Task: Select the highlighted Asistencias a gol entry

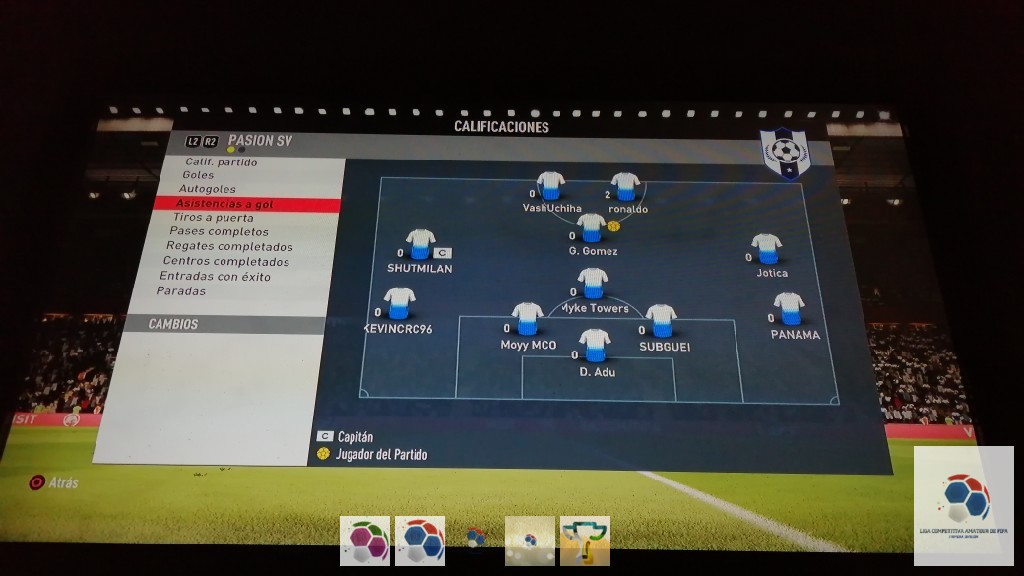Action: (x=224, y=204)
